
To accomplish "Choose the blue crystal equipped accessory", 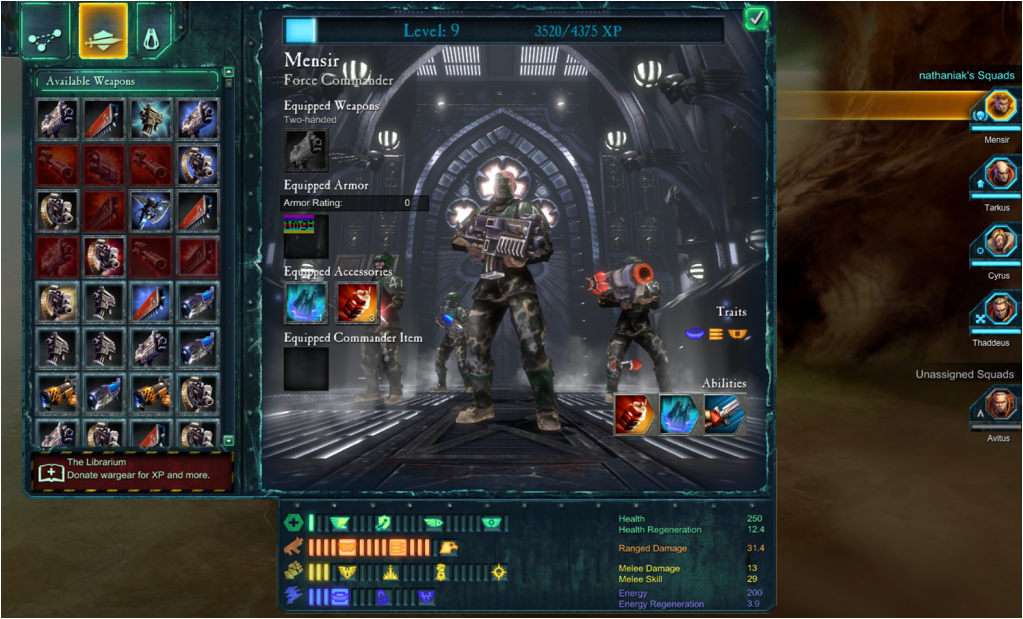I will (306, 302).
